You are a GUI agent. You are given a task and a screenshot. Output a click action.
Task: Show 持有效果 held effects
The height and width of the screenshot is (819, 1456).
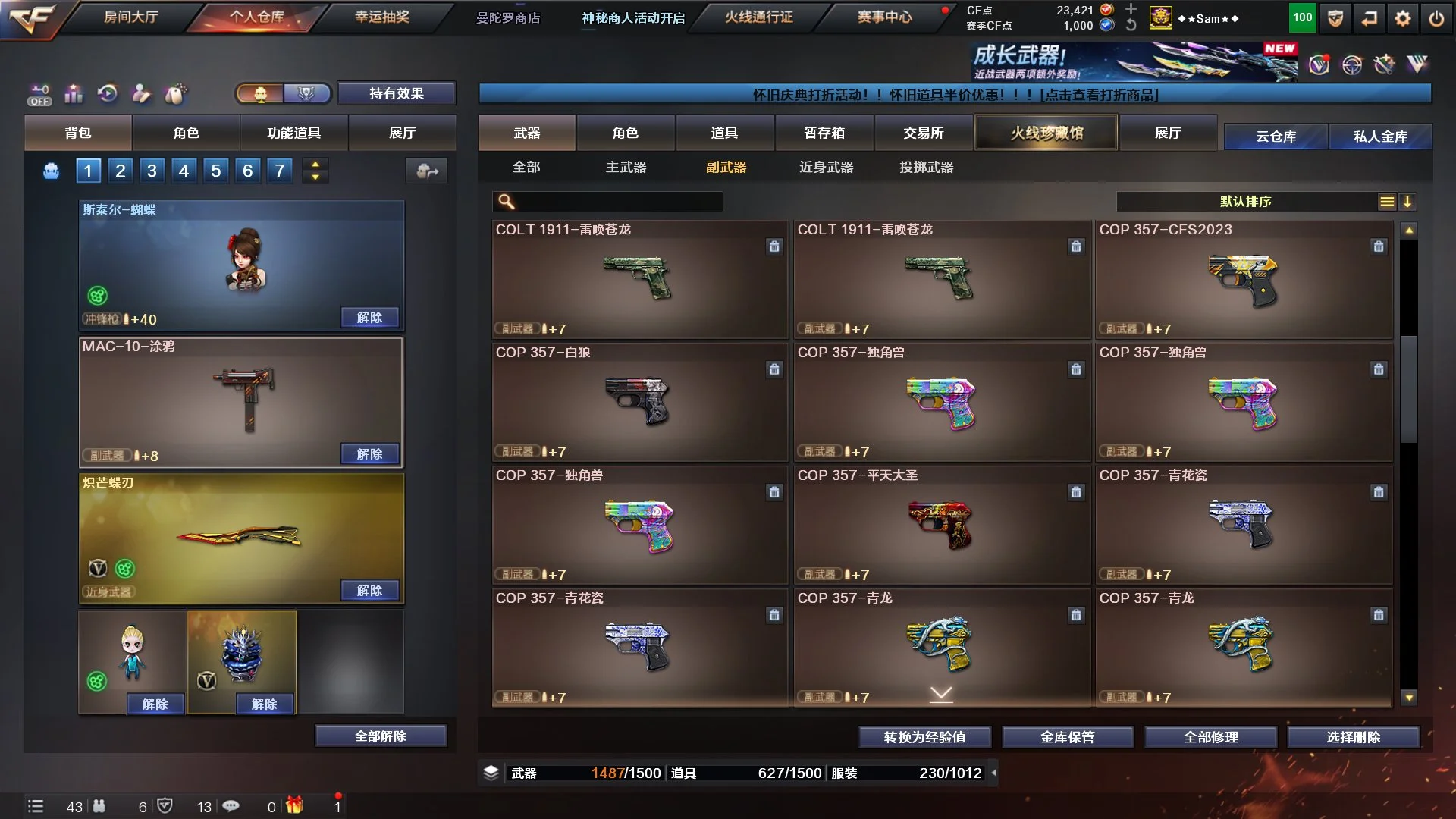click(x=396, y=93)
